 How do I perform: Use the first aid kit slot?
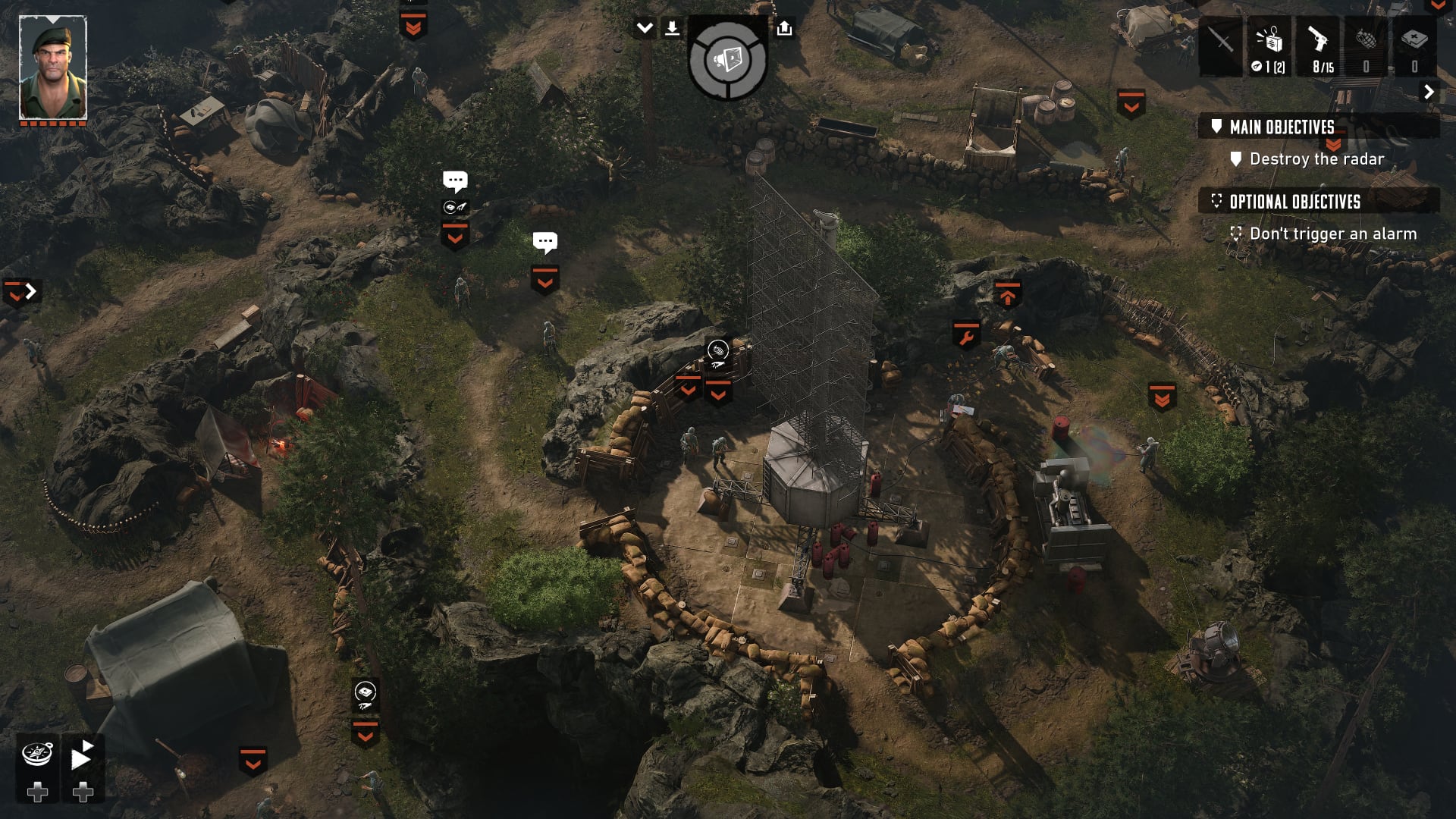pos(1414,45)
